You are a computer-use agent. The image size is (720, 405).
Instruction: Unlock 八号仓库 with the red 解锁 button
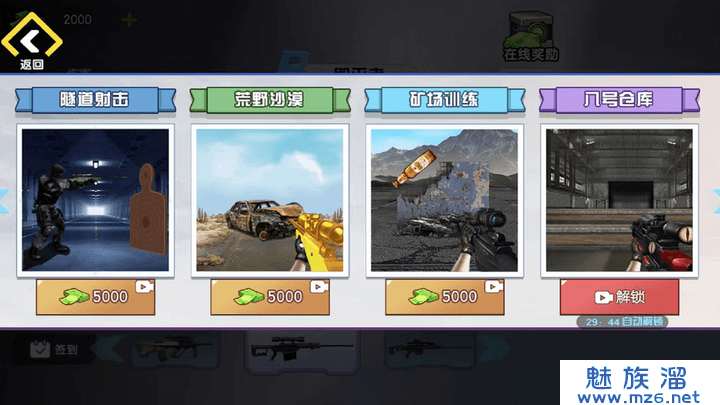[x=619, y=296]
